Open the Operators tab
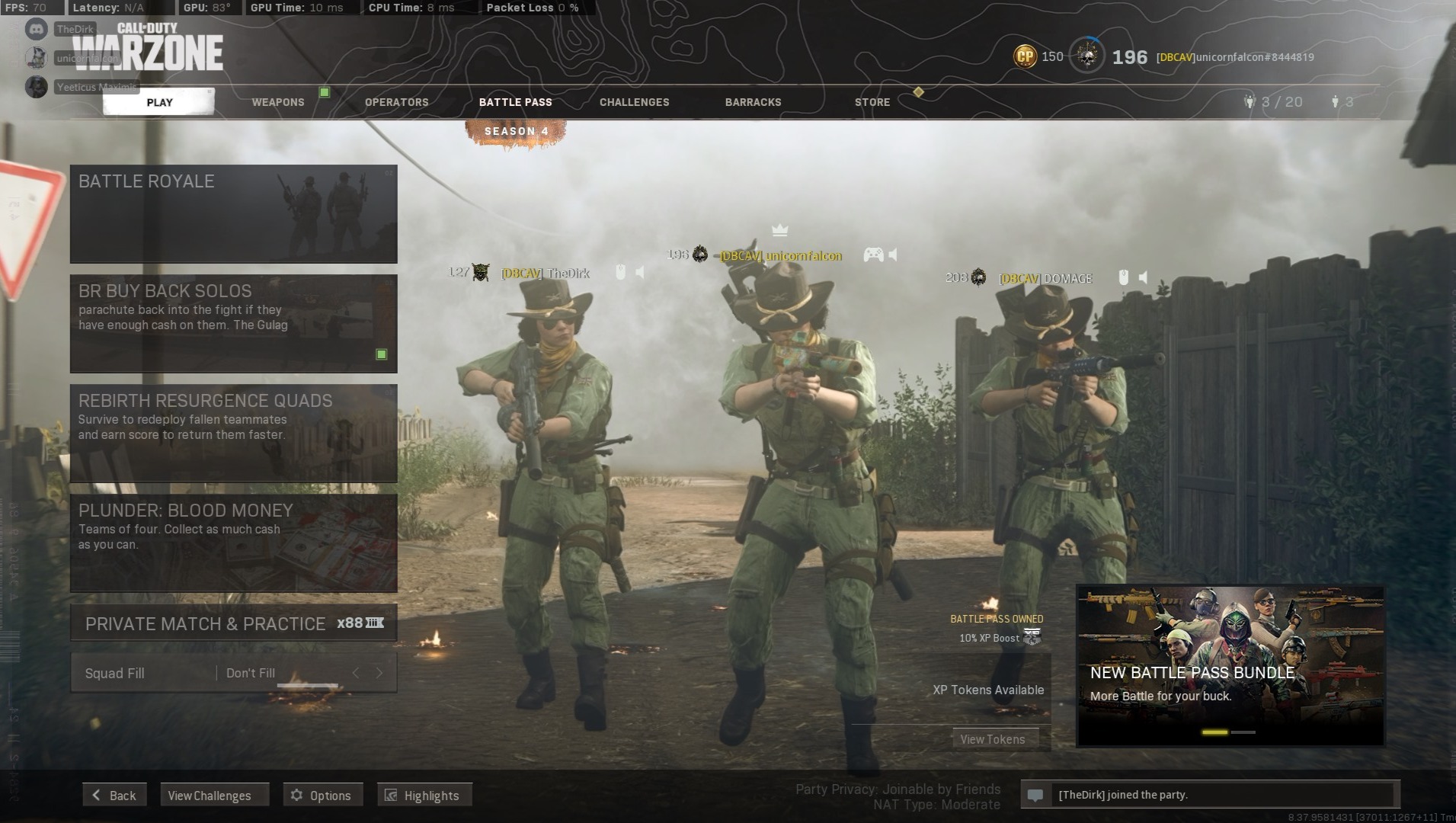The image size is (1456, 823). tap(396, 102)
